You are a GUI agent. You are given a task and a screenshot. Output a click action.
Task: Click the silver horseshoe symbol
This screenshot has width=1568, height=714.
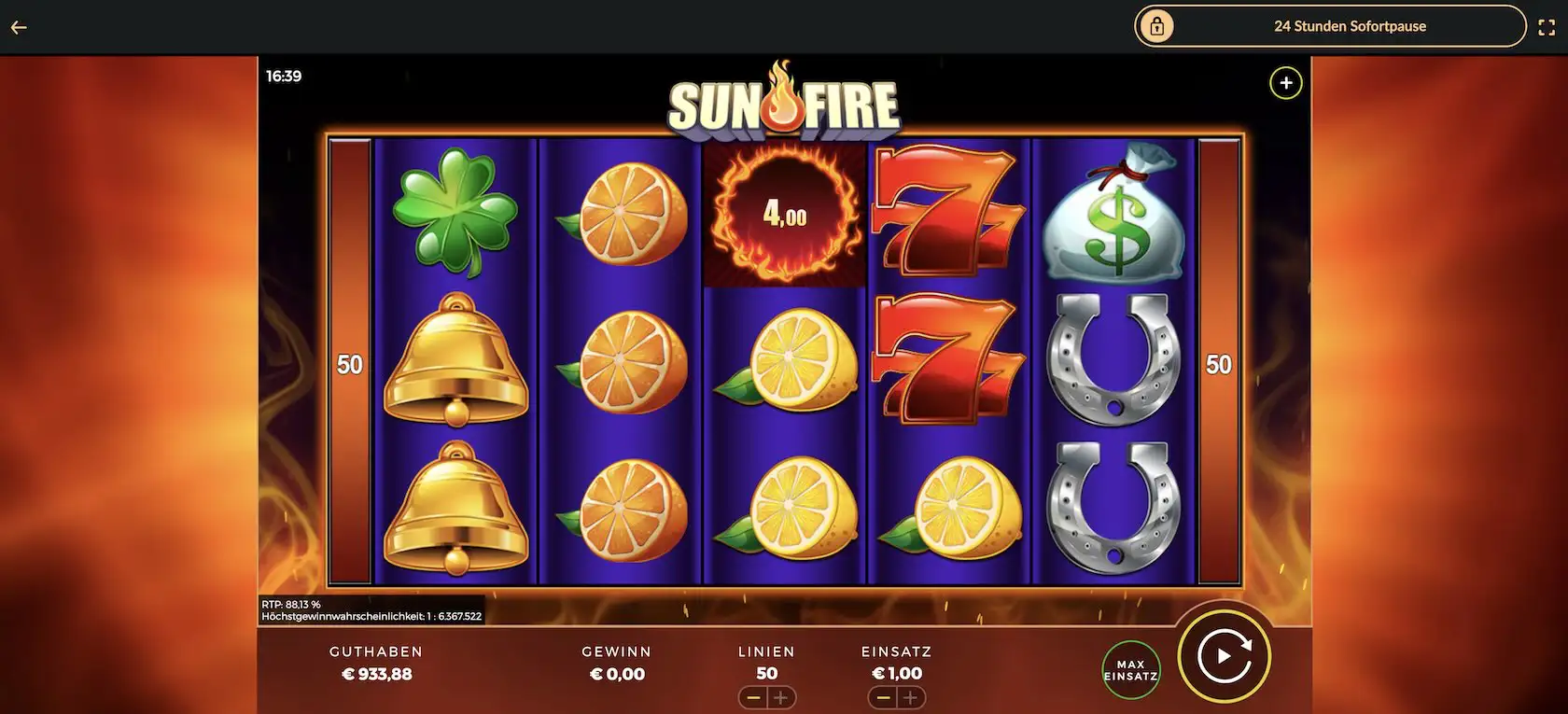(x=1115, y=361)
